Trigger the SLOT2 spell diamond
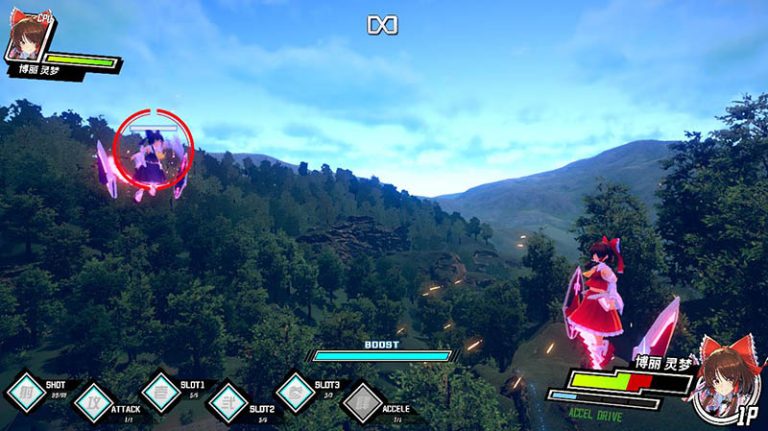Image resolution: width=768 pixels, height=431 pixels. pos(228,402)
